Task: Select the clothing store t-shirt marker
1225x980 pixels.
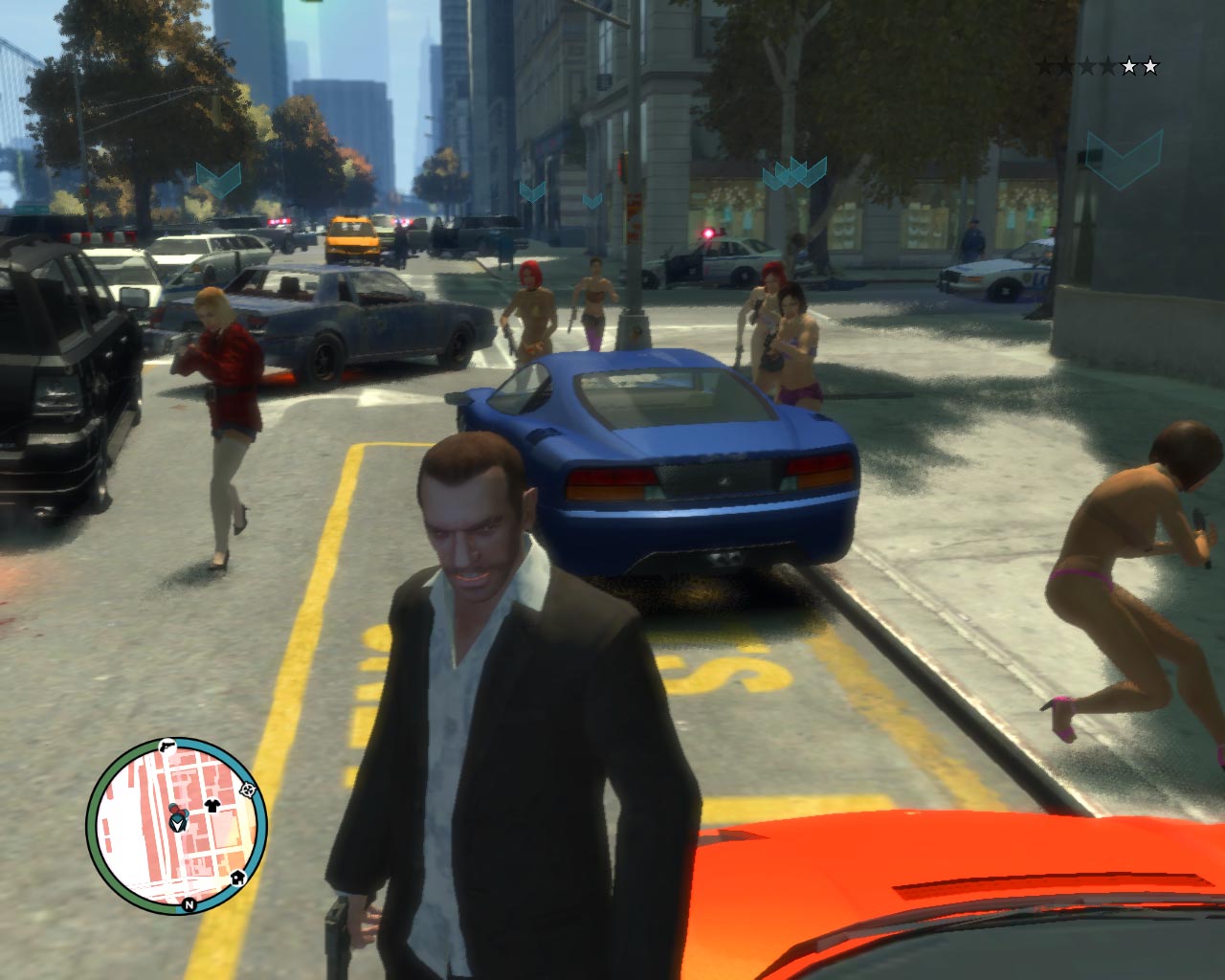Action: pyautogui.click(x=212, y=805)
